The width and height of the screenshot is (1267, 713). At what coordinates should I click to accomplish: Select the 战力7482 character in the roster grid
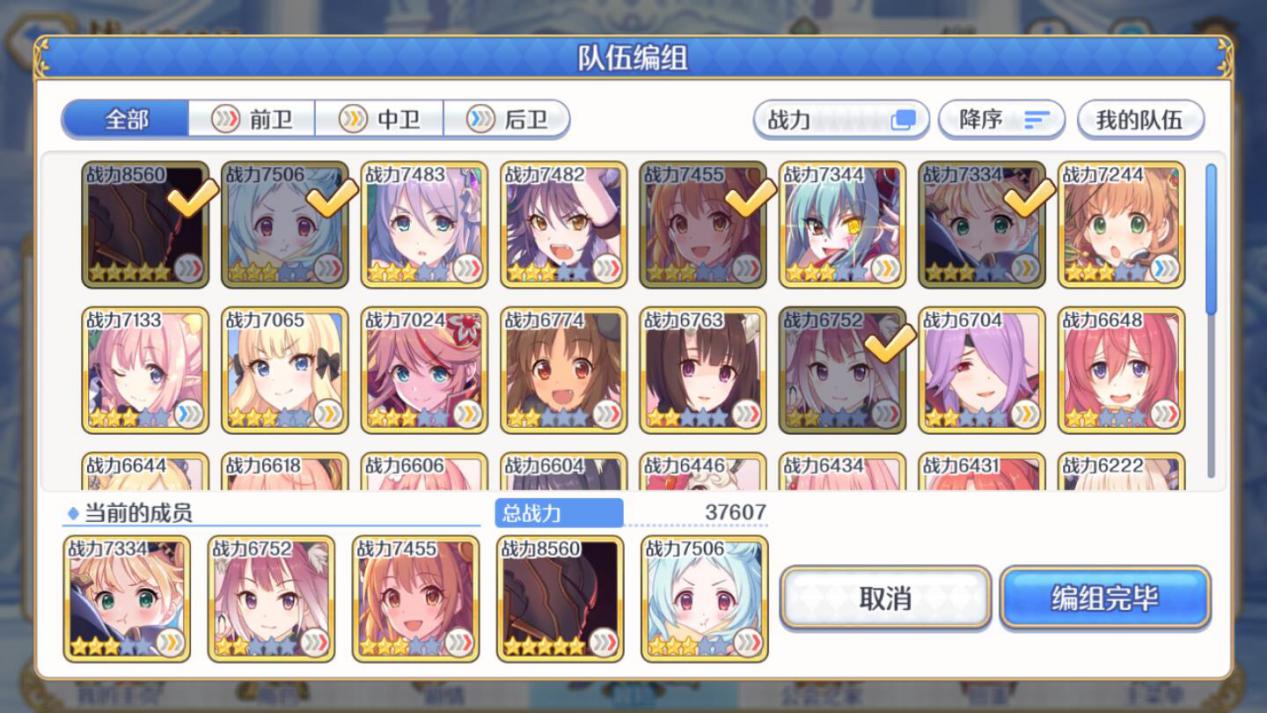563,225
